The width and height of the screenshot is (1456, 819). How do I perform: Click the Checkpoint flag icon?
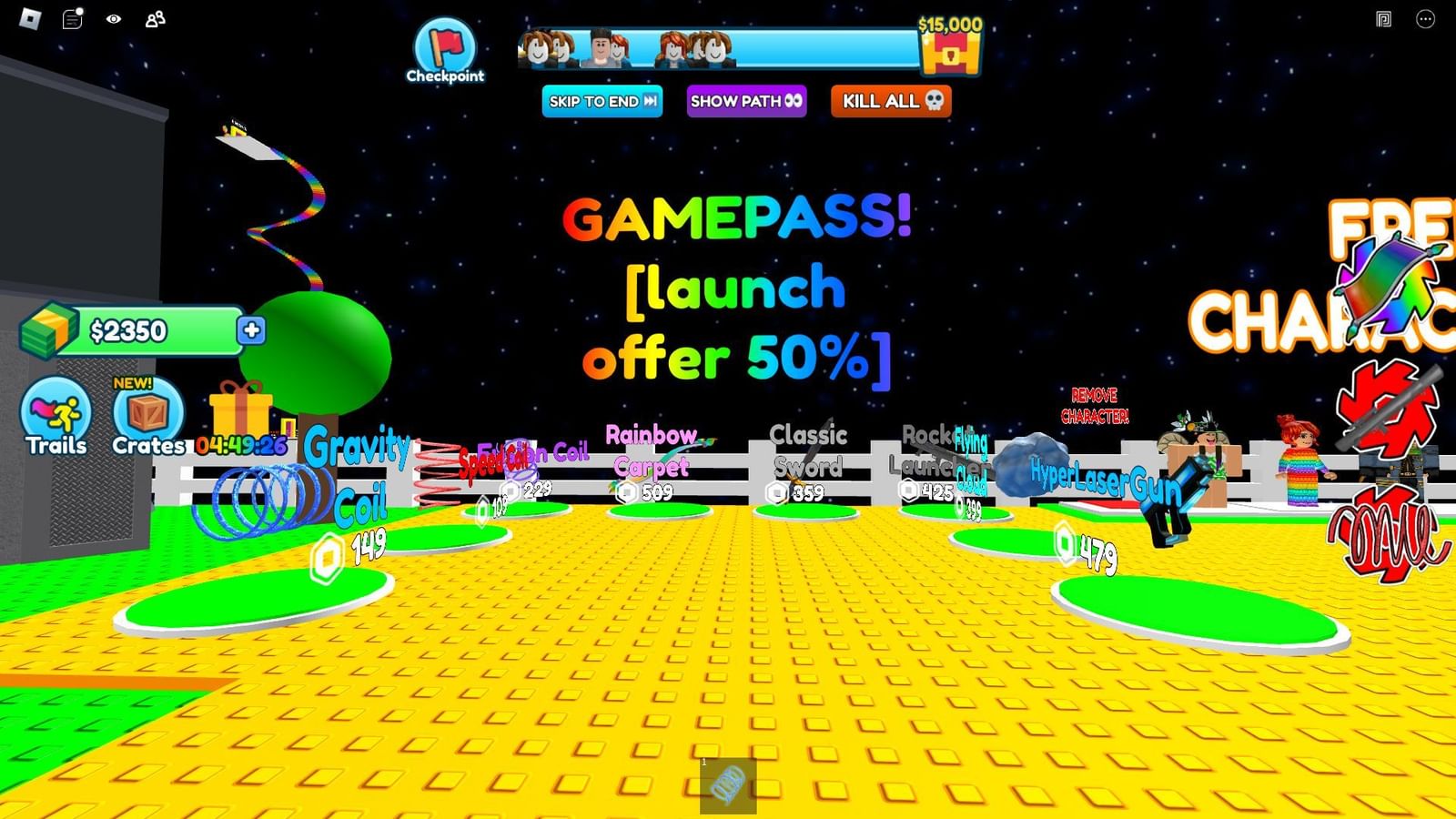click(445, 44)
